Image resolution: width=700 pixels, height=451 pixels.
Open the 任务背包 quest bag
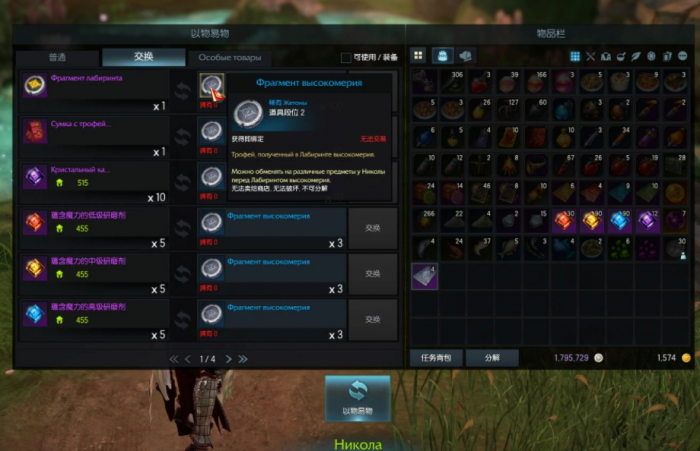tap(435, 357)
